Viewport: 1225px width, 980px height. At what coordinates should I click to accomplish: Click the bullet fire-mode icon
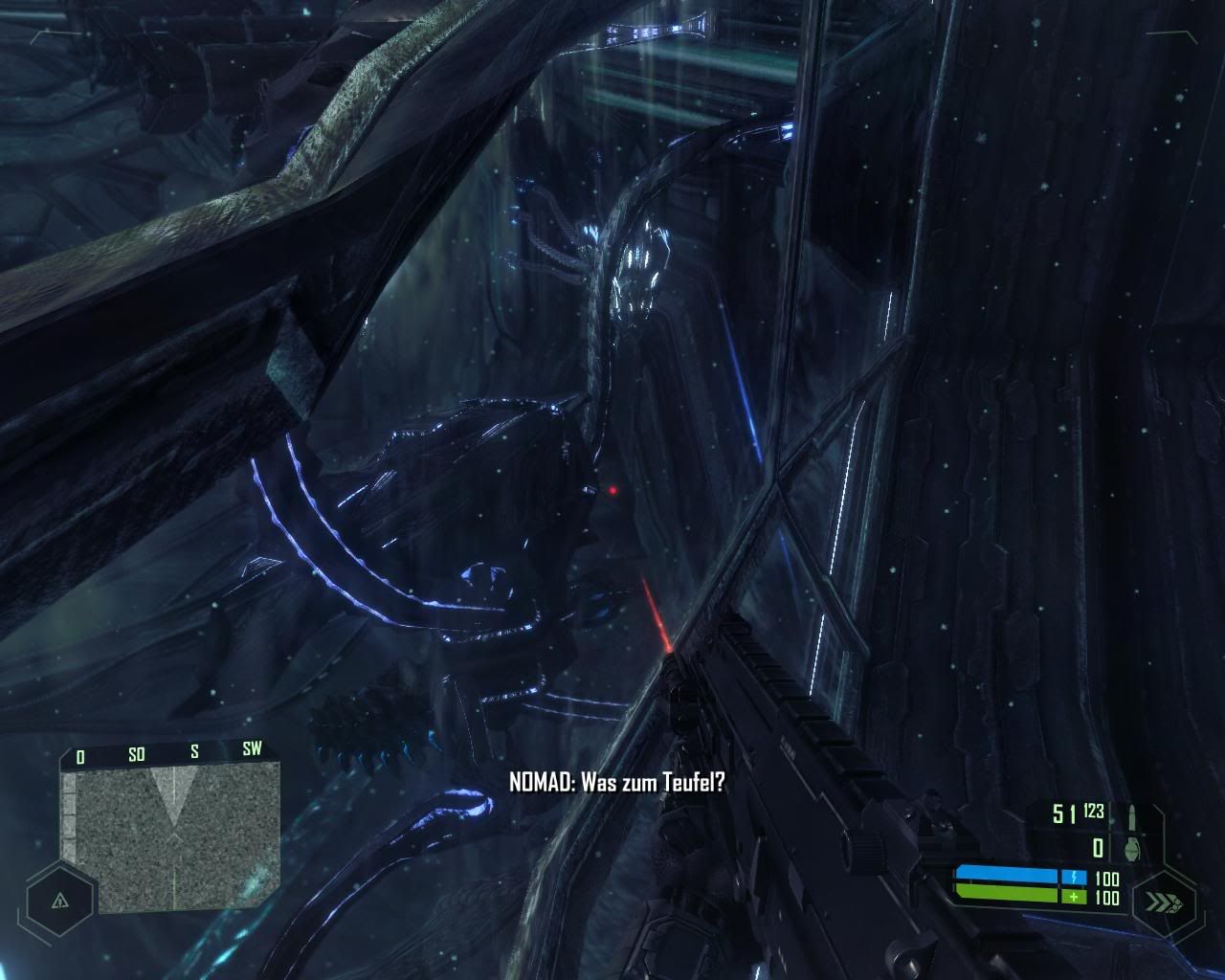1131,816
